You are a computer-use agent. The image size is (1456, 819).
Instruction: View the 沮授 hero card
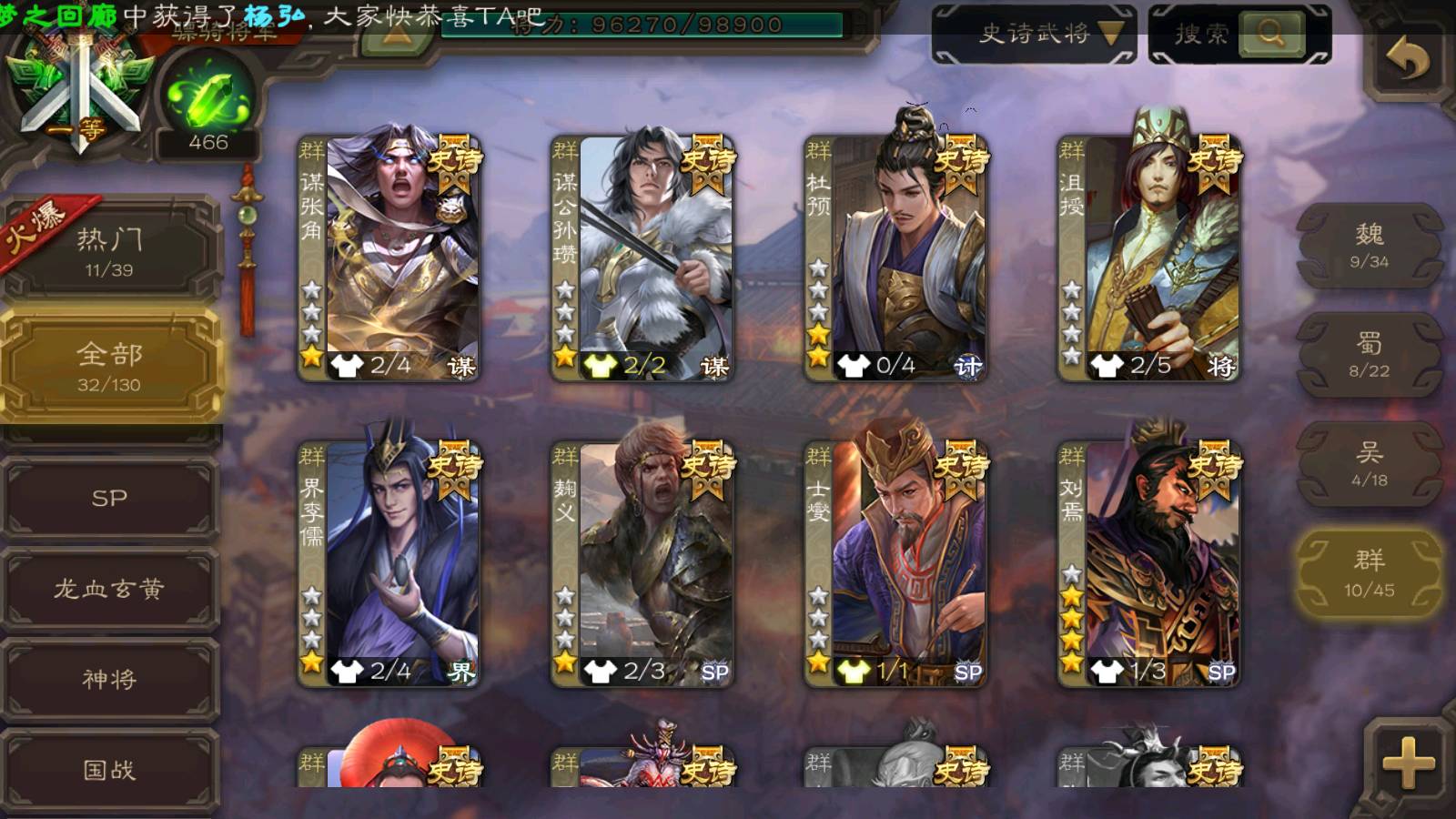pos(1149,258)
